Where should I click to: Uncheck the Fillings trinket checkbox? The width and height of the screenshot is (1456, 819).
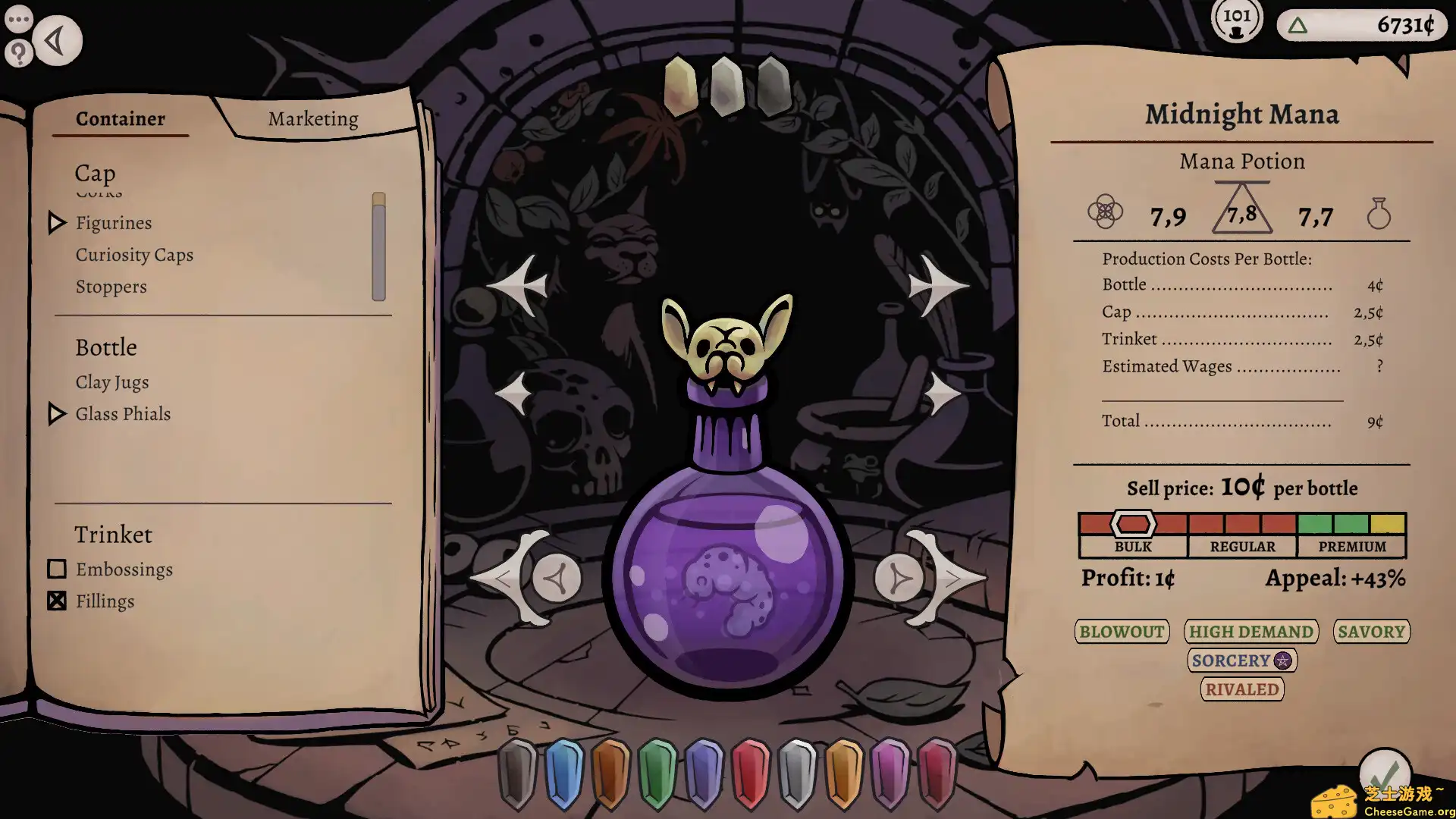pos(57,601)
